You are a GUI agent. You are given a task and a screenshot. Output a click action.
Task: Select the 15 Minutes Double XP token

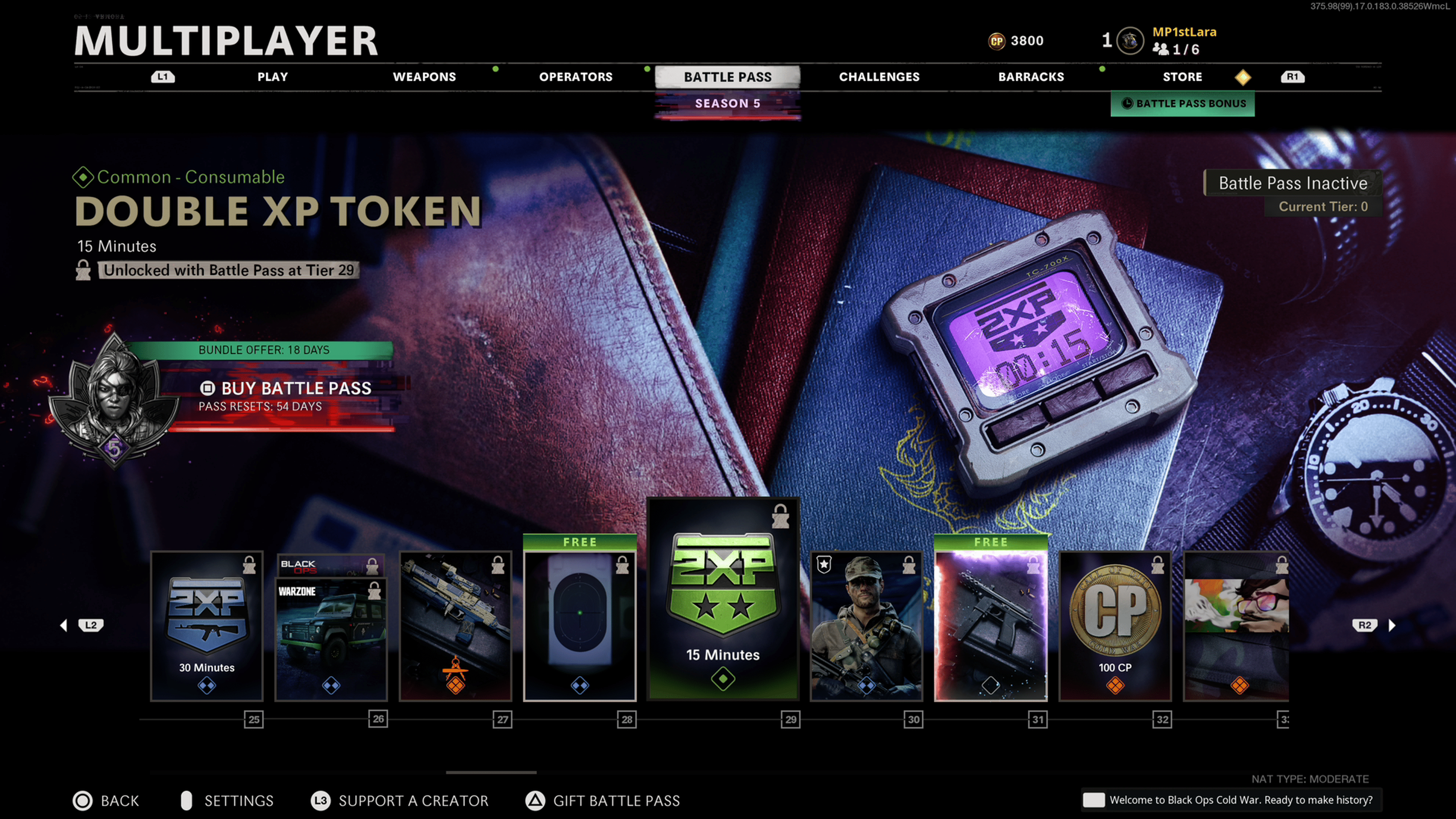pyautogui.click(x=723, y=599)
